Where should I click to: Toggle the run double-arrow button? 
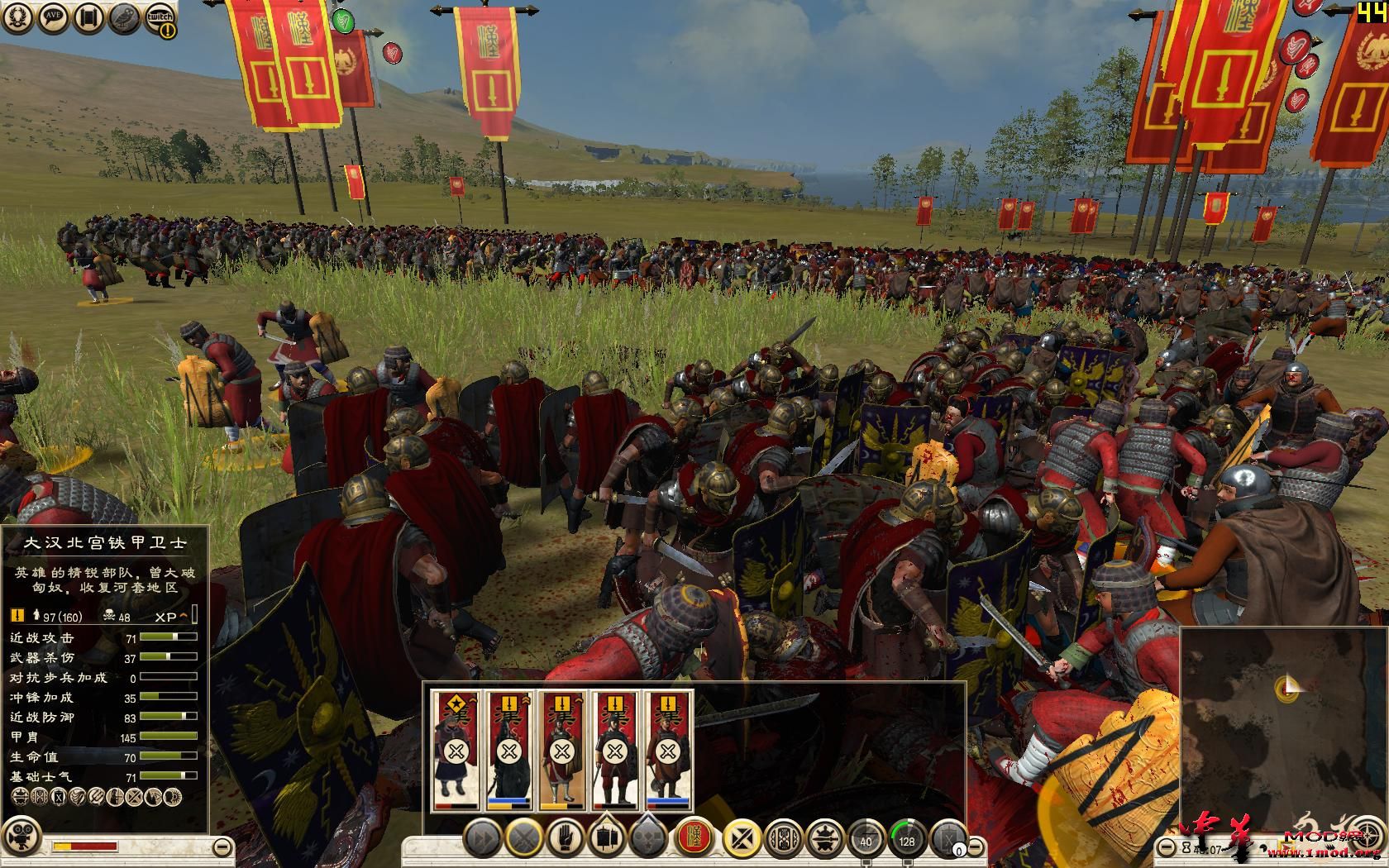coord(480,839)
